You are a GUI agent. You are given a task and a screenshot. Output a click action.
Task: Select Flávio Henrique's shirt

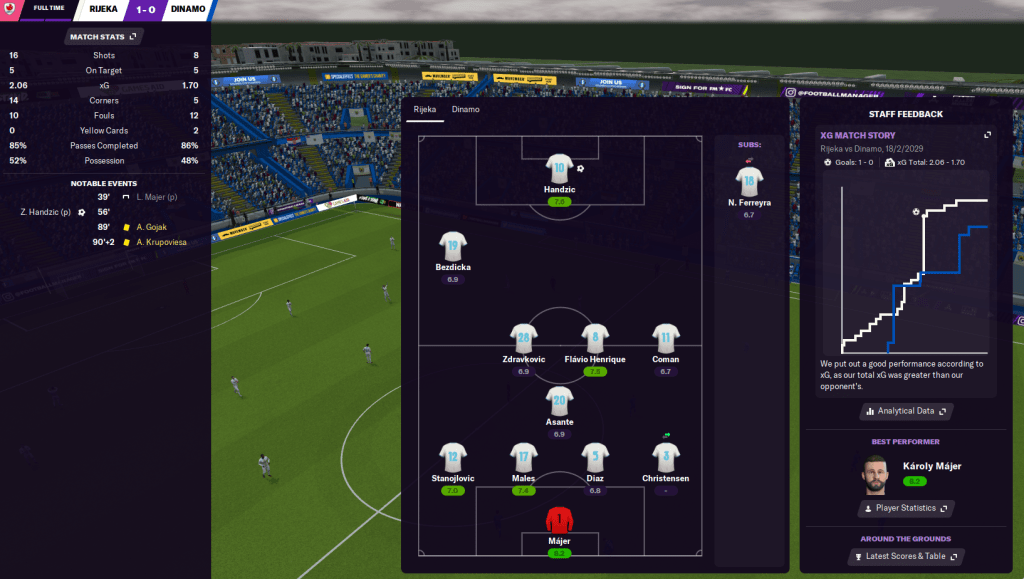(x=595, y=338)
